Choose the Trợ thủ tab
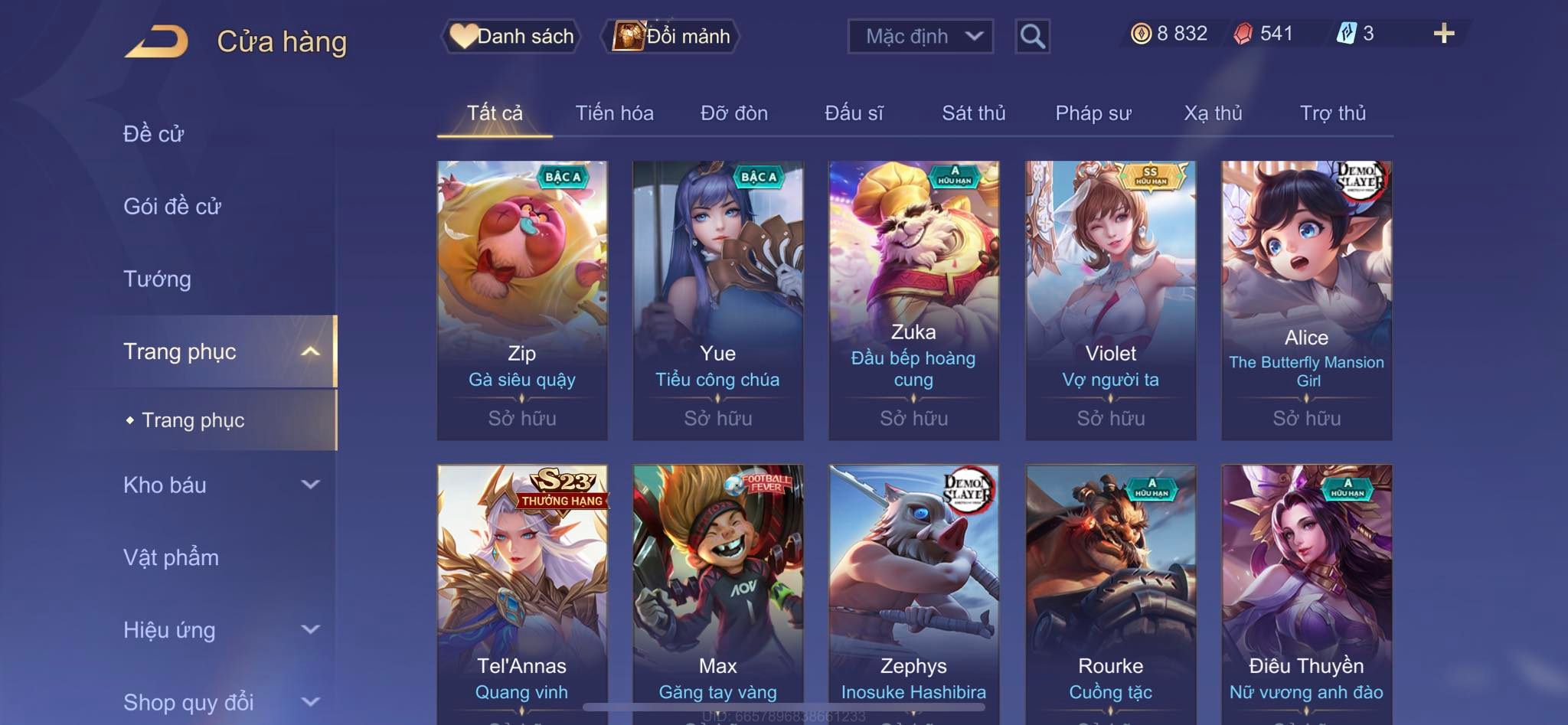This screenshot has height=725, width=1568. 1332,113
